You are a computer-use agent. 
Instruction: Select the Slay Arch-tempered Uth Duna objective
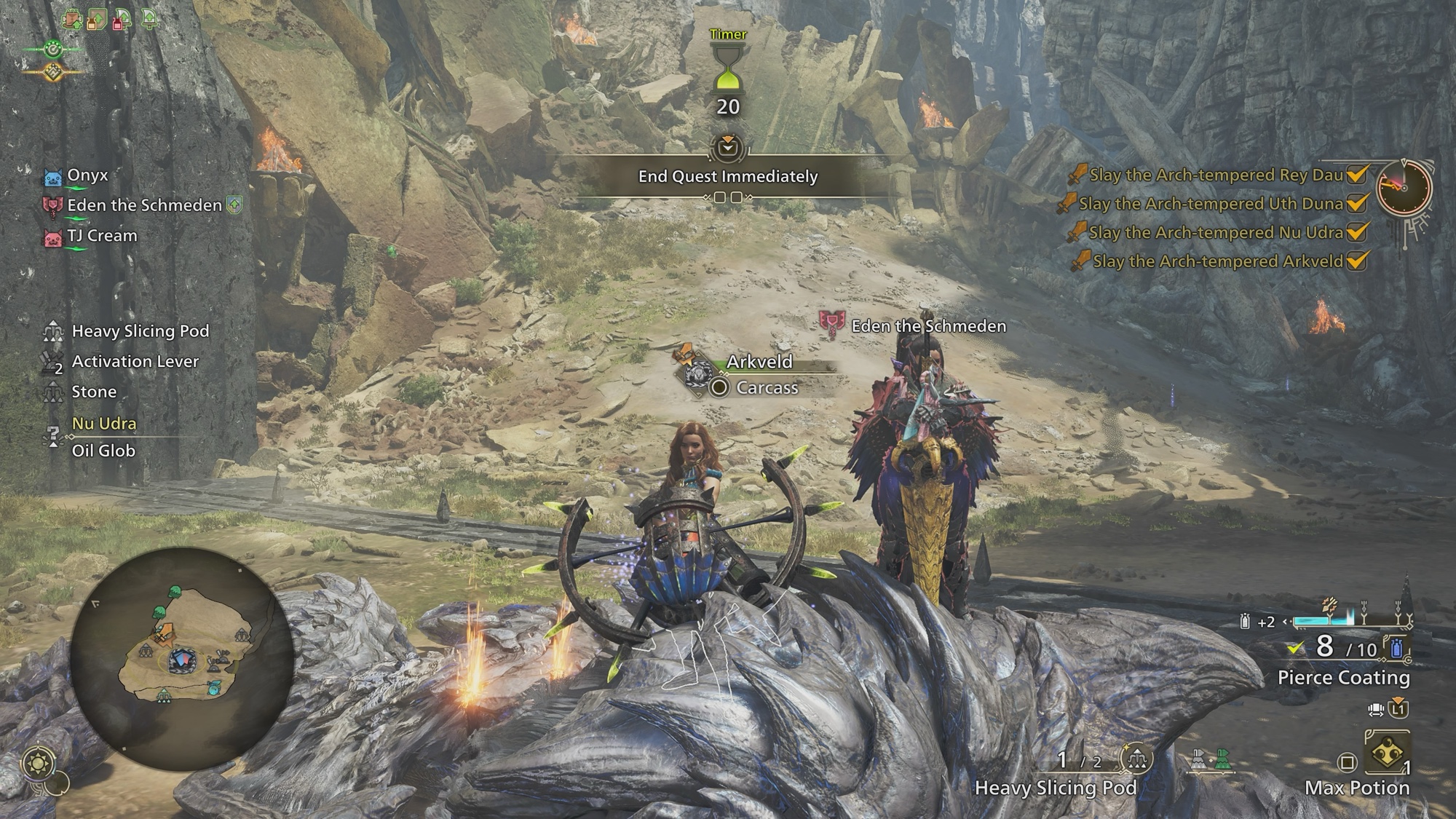tap(1211, 204)
